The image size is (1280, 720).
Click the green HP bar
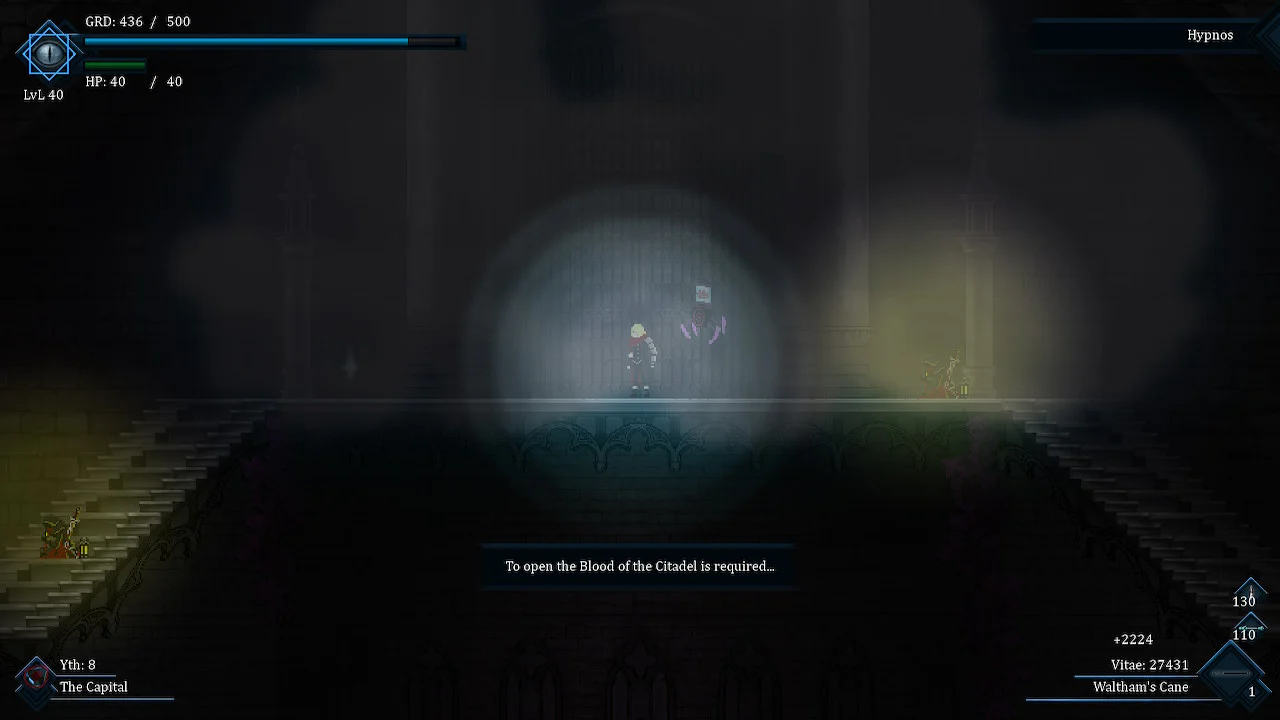coord(115,63)
